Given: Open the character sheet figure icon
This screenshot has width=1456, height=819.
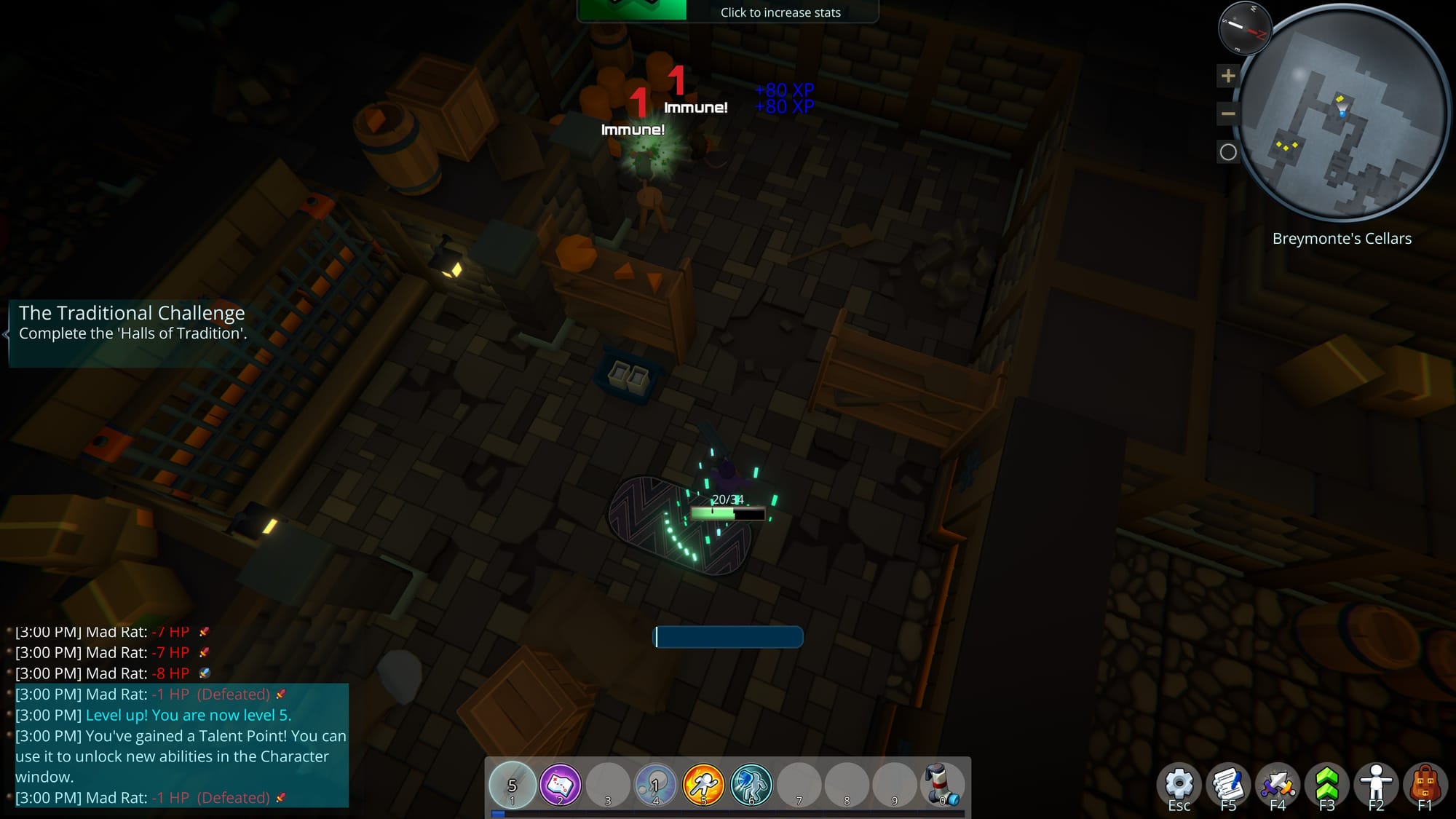Looking at the screenshot, I should coord(1376,785).
